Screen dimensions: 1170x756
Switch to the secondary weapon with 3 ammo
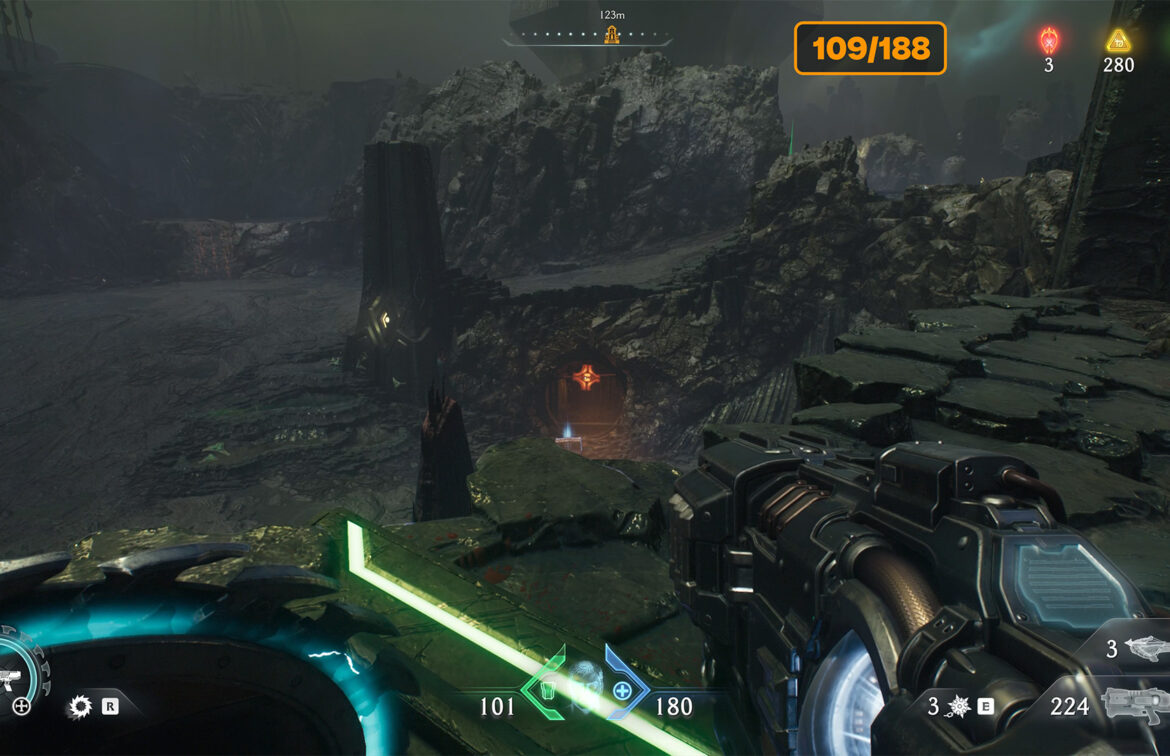point(1146,648)
